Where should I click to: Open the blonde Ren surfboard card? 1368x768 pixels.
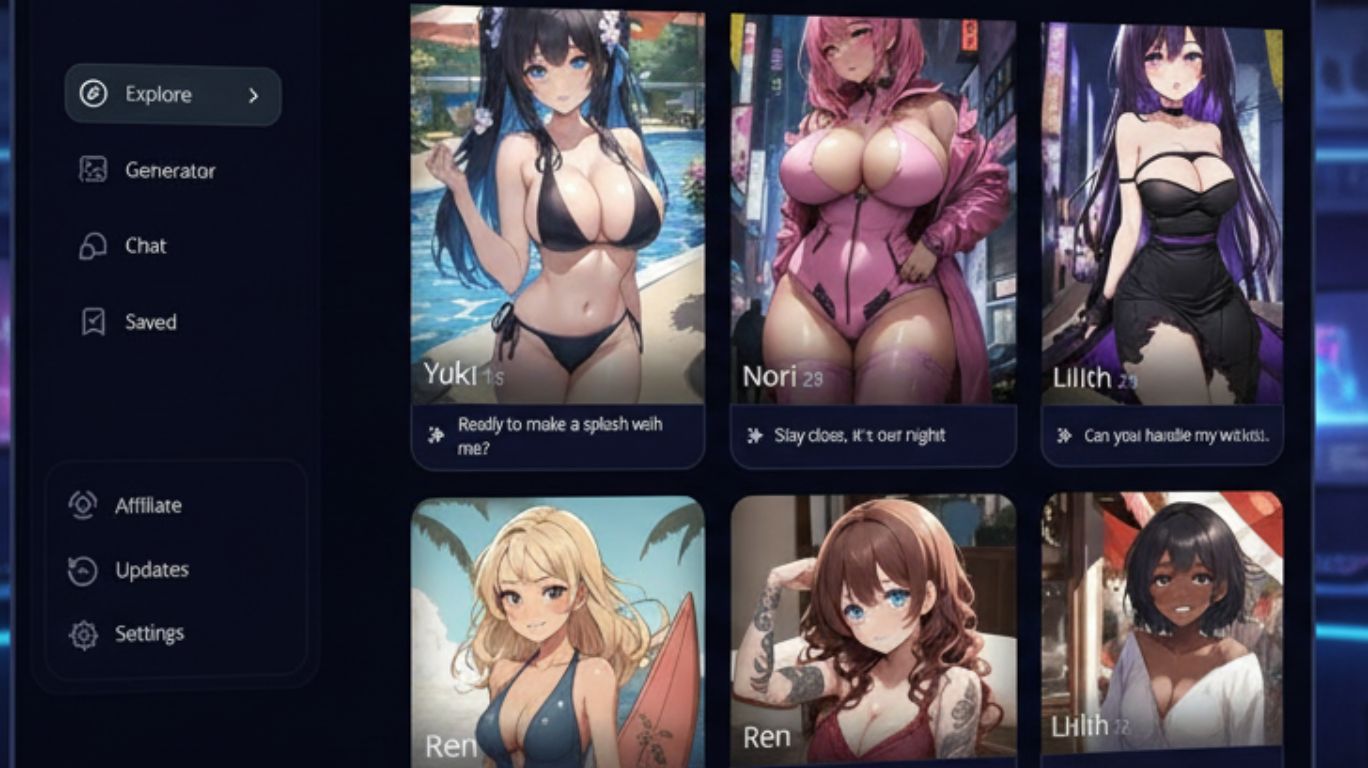coord(557,620)
